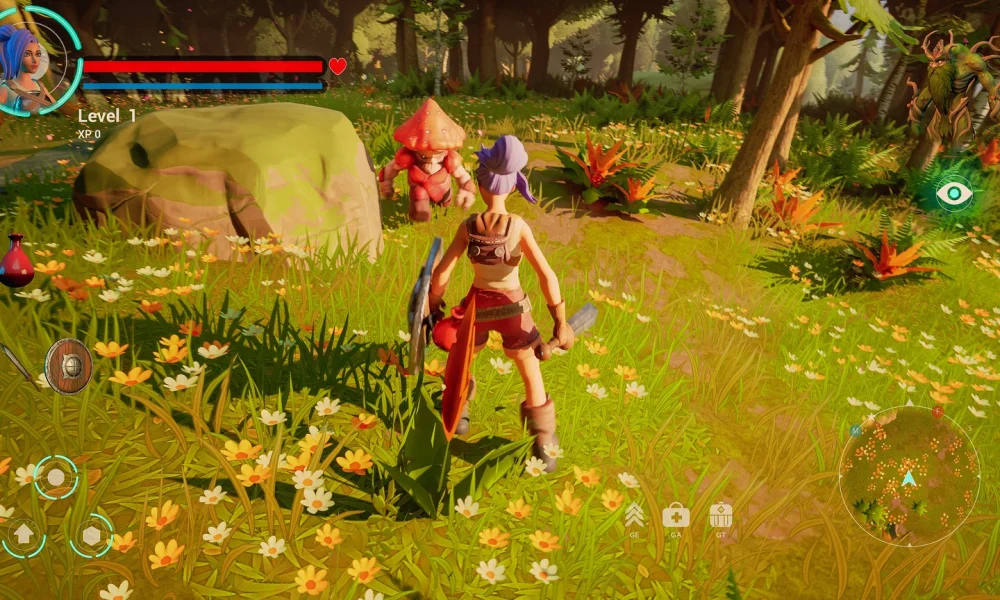Tap the circle action button
The image size is (1000, 600).
click(x=56, y=477)
